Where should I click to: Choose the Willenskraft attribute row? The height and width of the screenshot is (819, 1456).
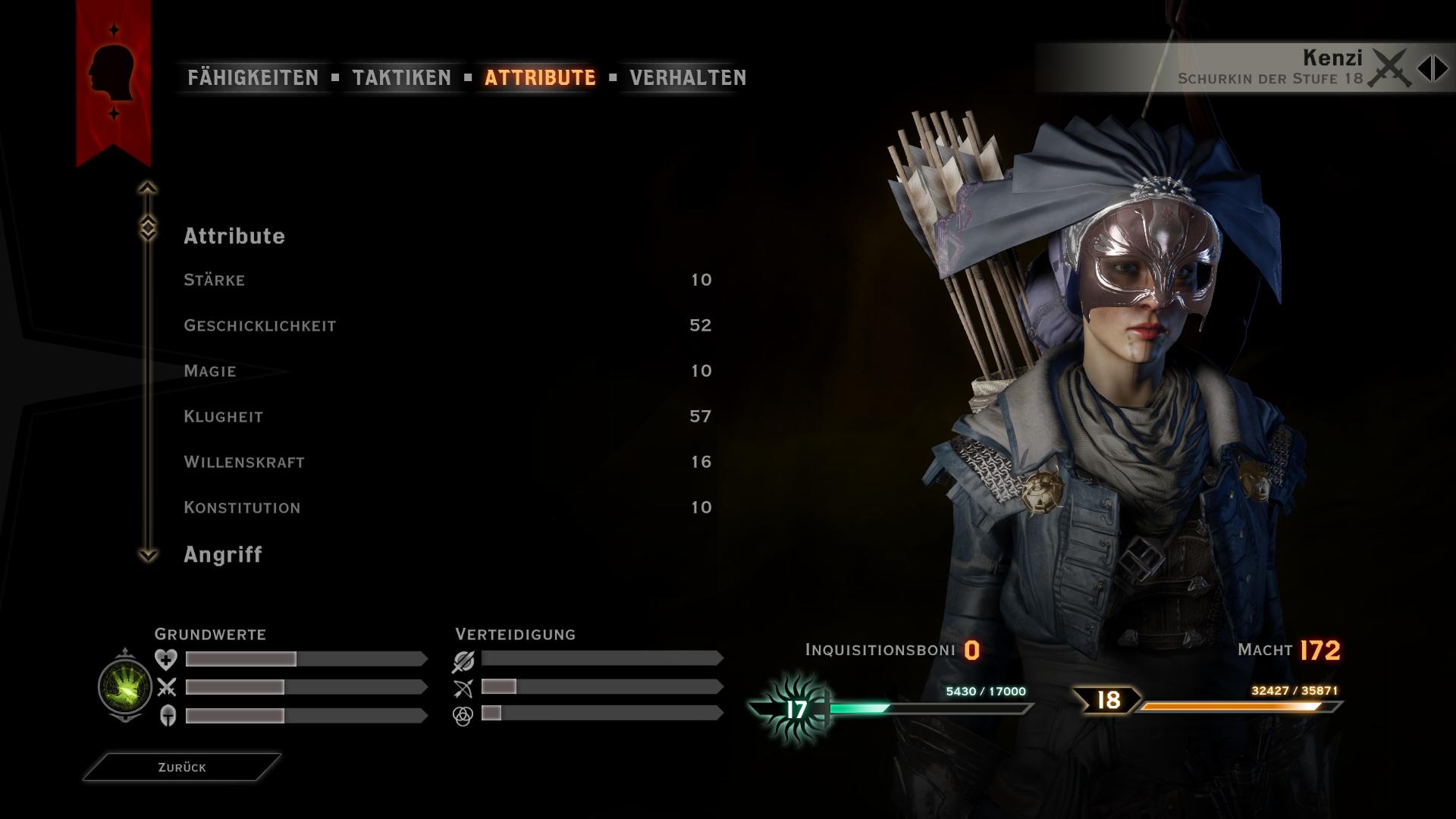click(x=447, y=462)
